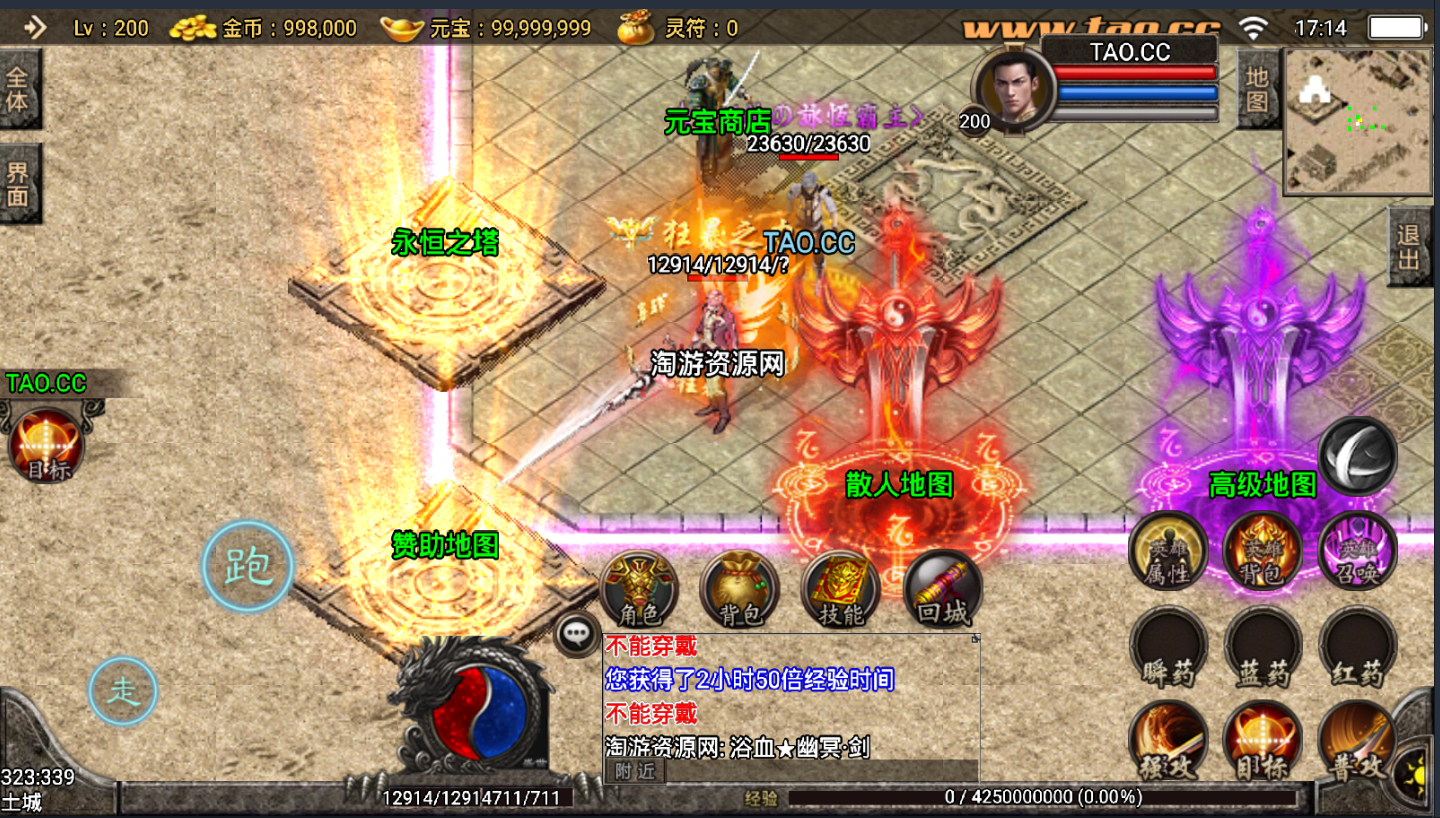
Task: Activate the 强攻 forced attack skill
Action: click(x=1168, y=741)
